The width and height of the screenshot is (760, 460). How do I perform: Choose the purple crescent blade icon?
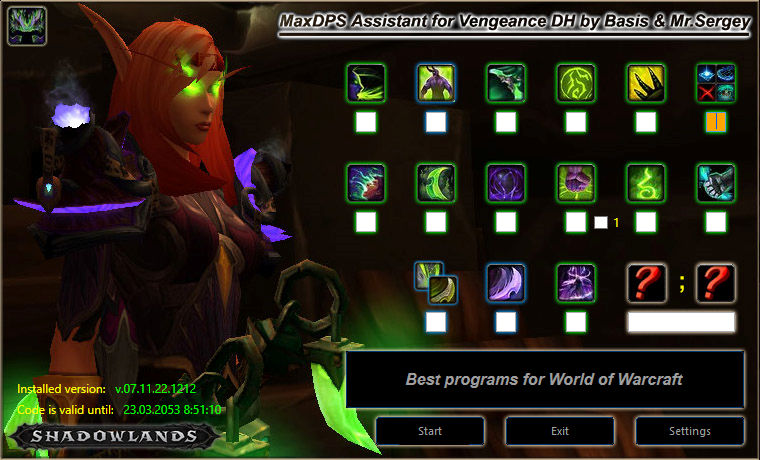click(506, 283)
